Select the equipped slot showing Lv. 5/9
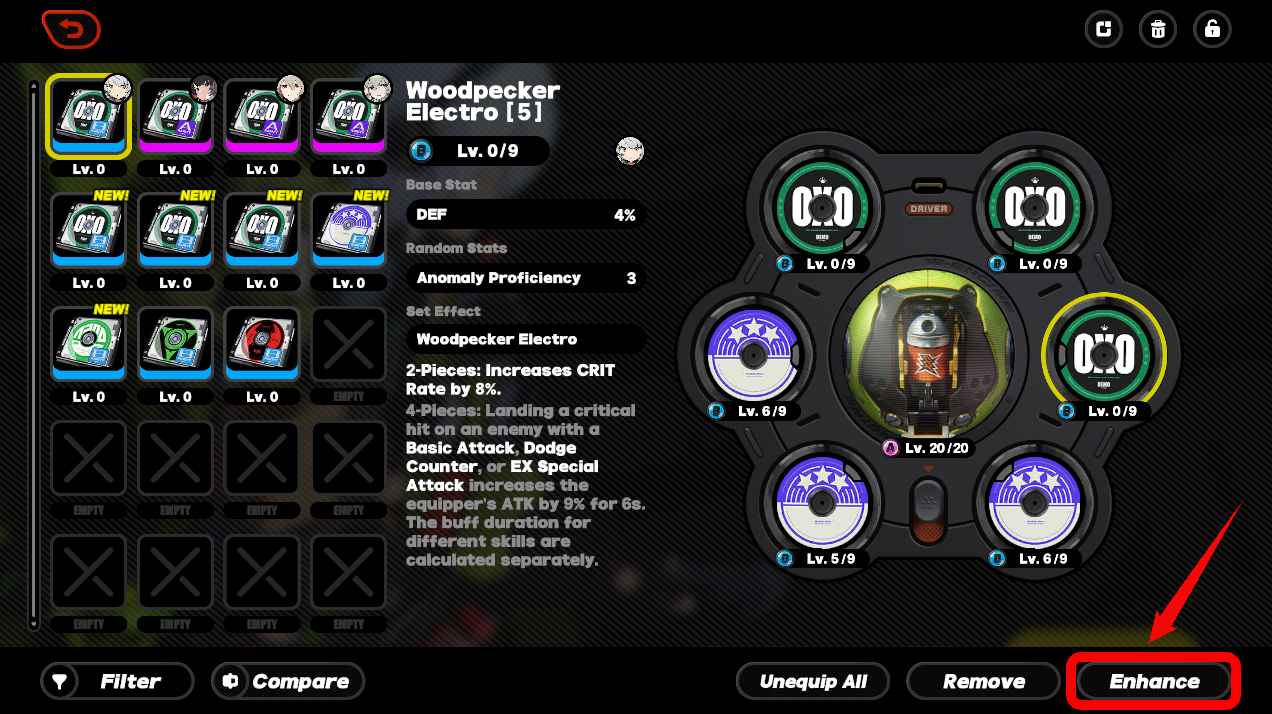The width and height of the screenshot is (1272, 714). point(821,505)
